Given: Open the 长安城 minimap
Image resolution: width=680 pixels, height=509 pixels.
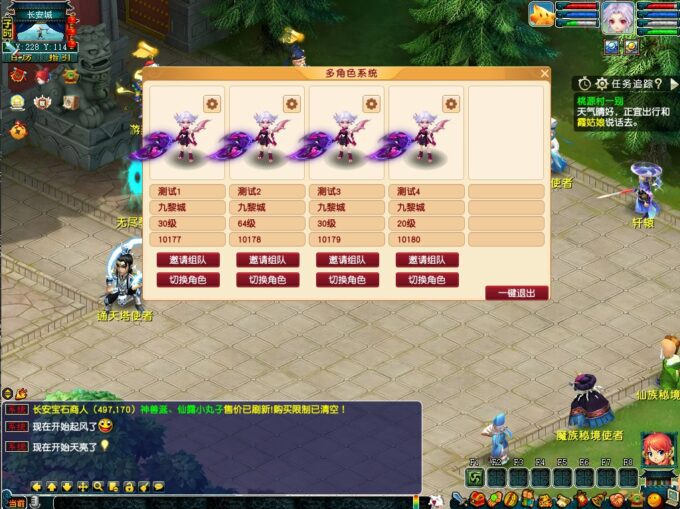Looking at the screenshot, I should (x=43, y=28).
